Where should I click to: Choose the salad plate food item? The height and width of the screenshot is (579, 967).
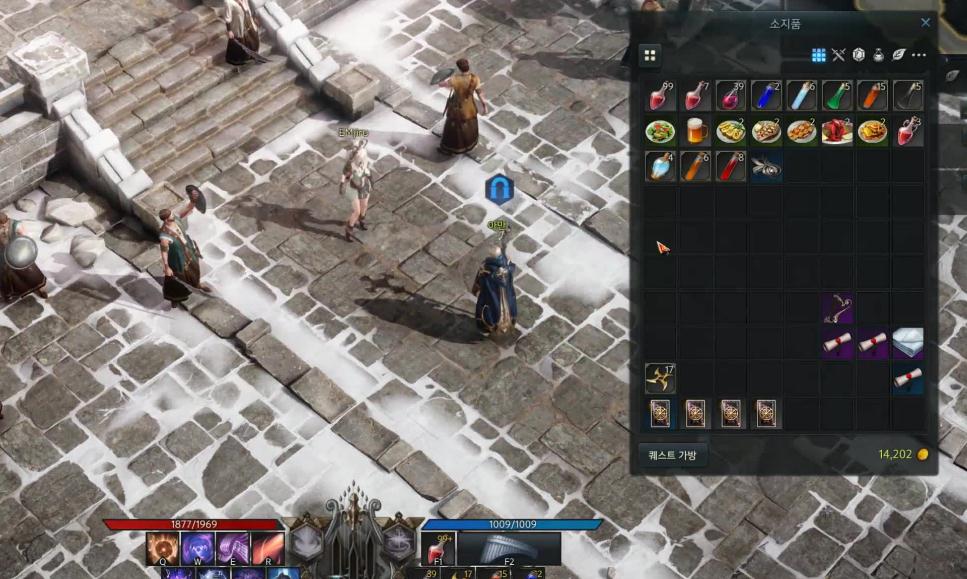pyautogui.click(x=660, y=131)
